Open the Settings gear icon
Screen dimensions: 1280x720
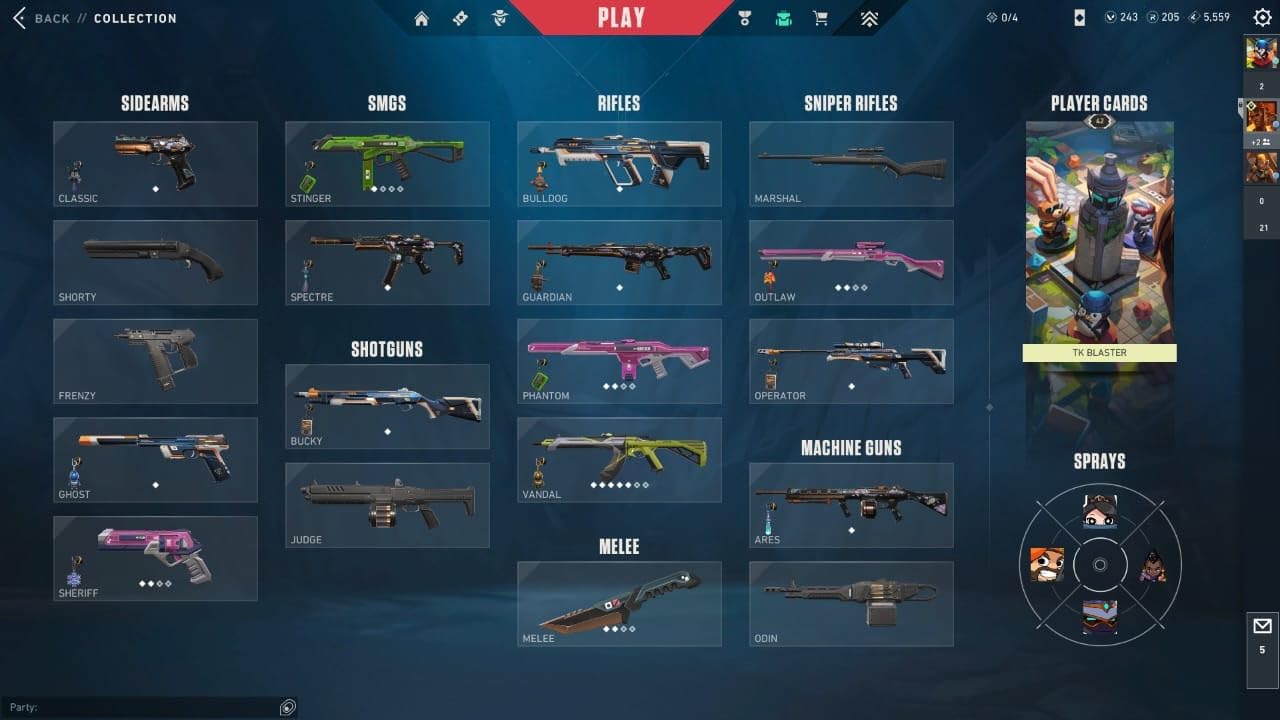coord(1262,17)
